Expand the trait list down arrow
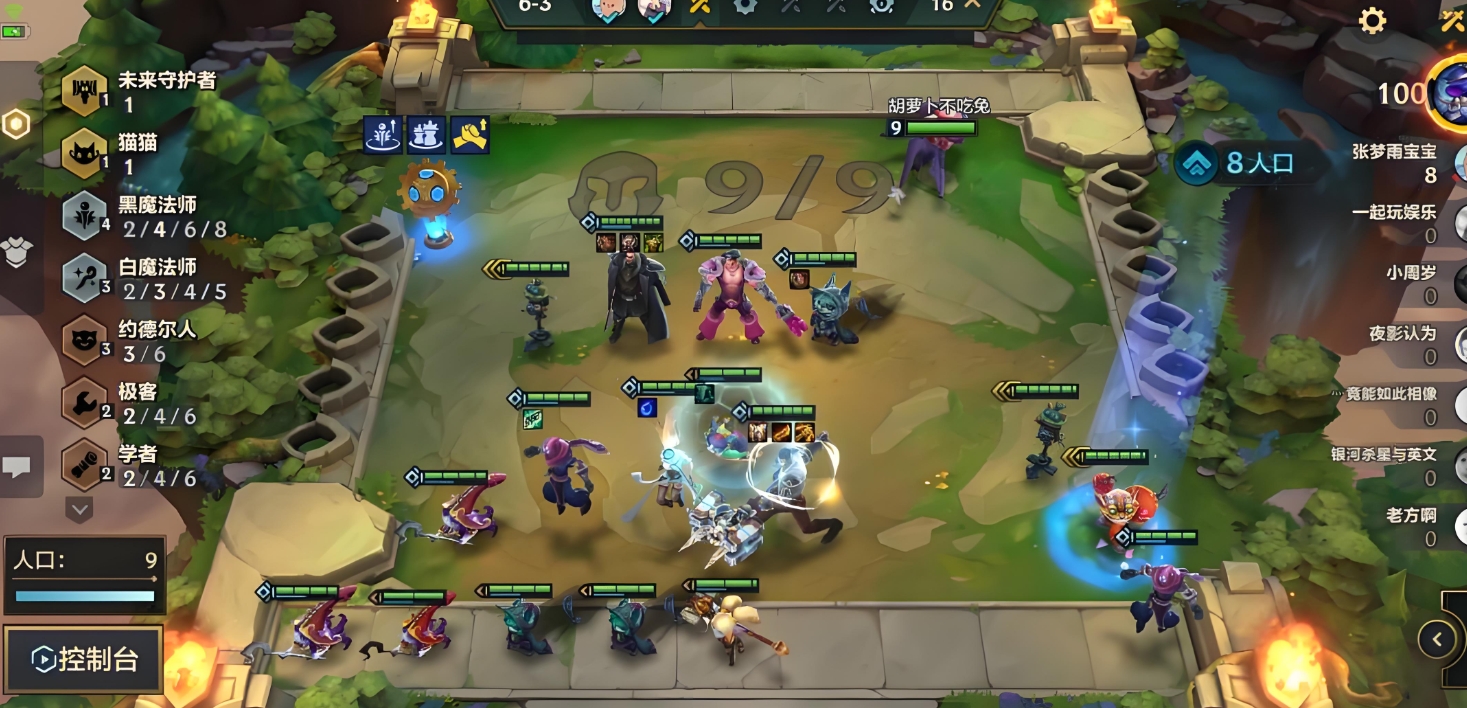The height and width of the screenshot is (708, 1467). pos(79,509)
